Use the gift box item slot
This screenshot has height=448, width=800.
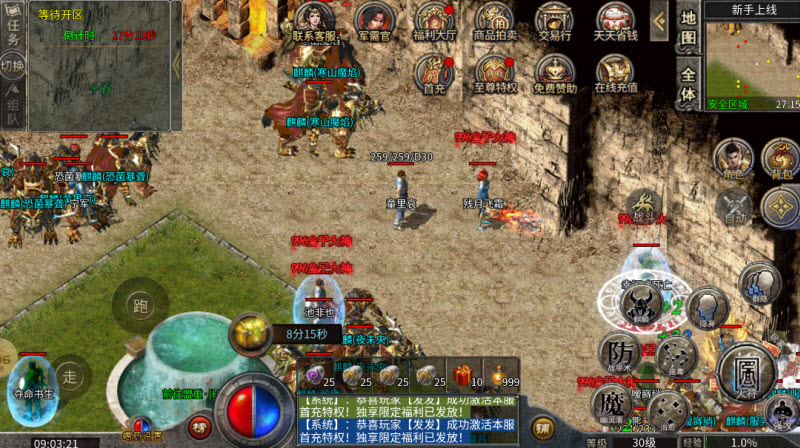(x=462, y=375)
